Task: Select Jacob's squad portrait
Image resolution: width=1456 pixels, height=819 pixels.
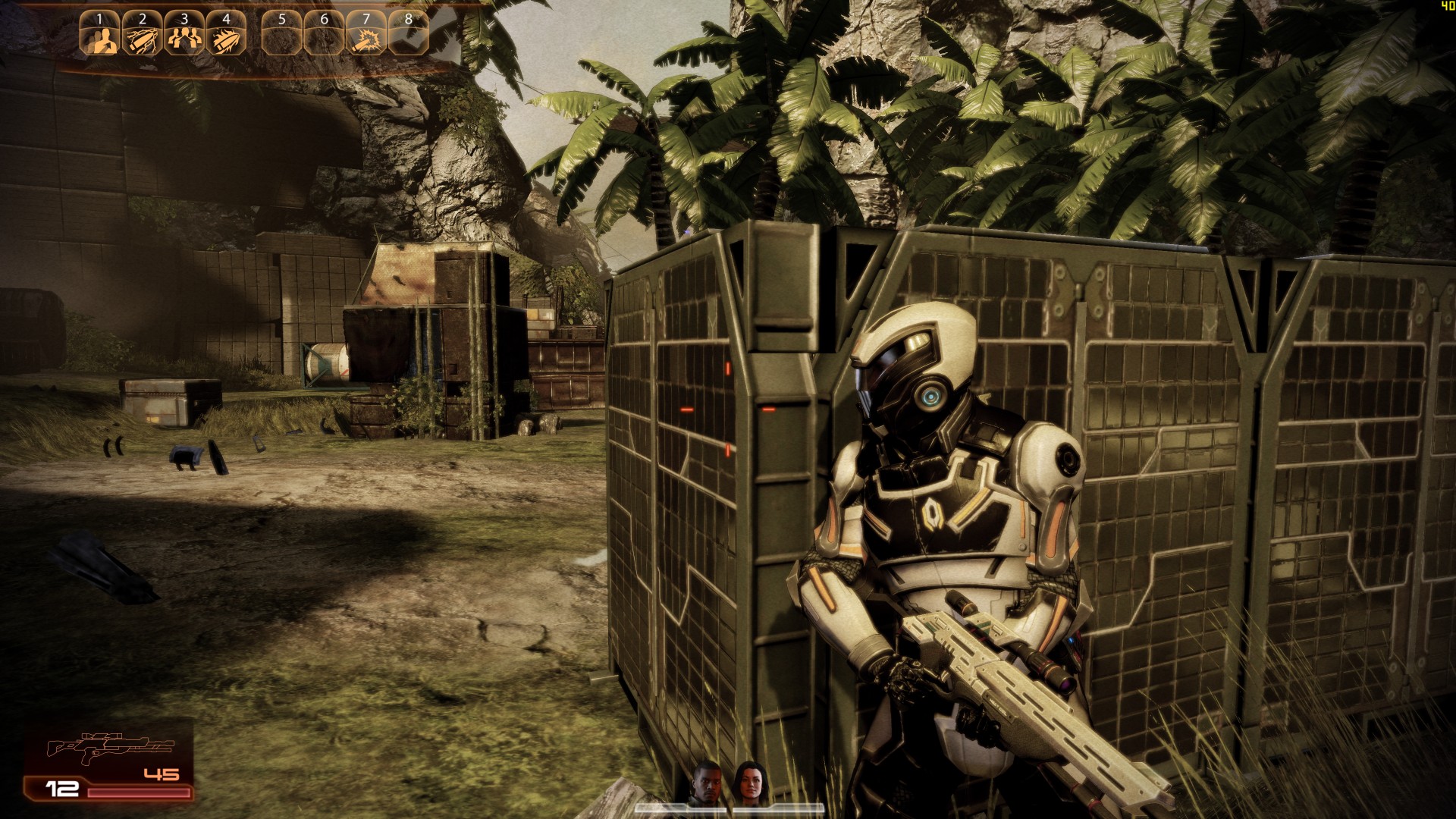Action: tap(708, 781)
